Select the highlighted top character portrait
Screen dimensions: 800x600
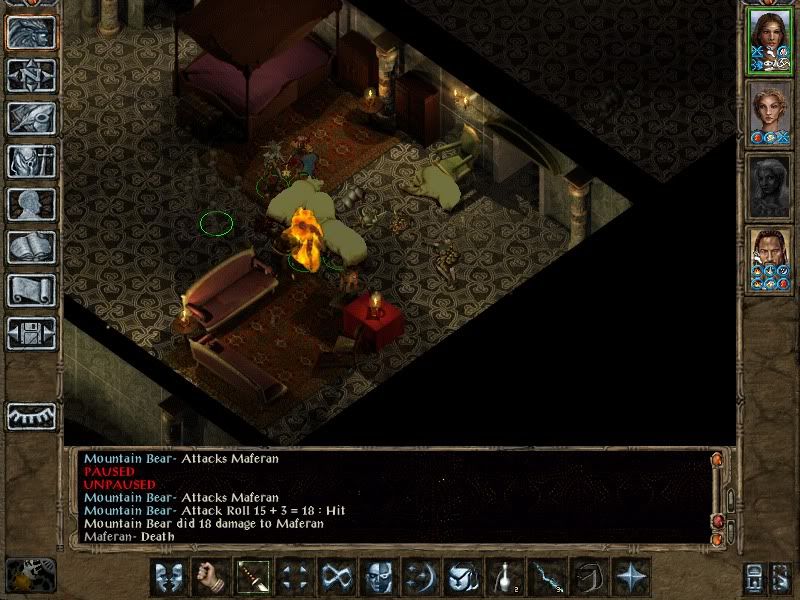[x=769, y=39]
